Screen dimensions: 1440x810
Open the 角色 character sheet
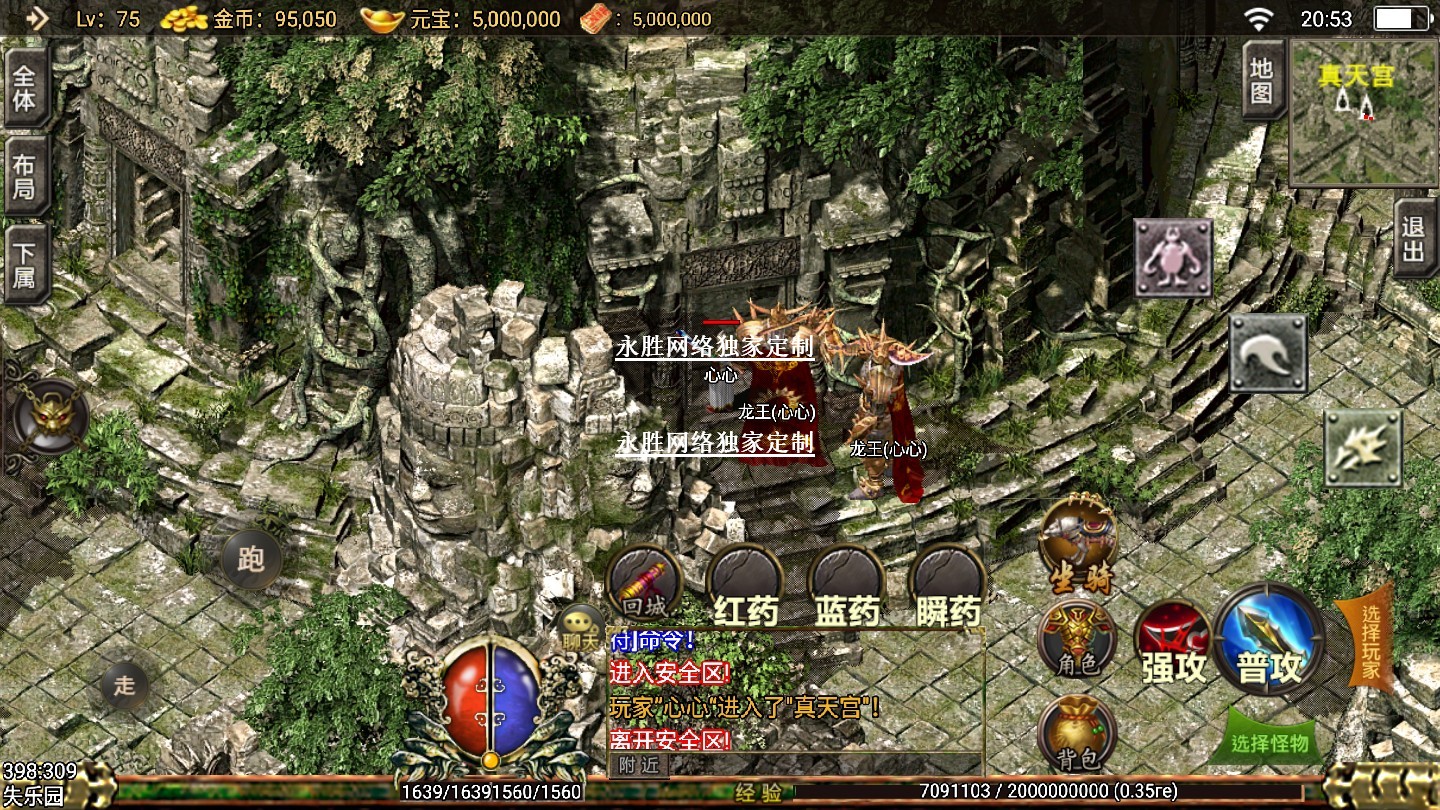click(x=1076, y=638)
